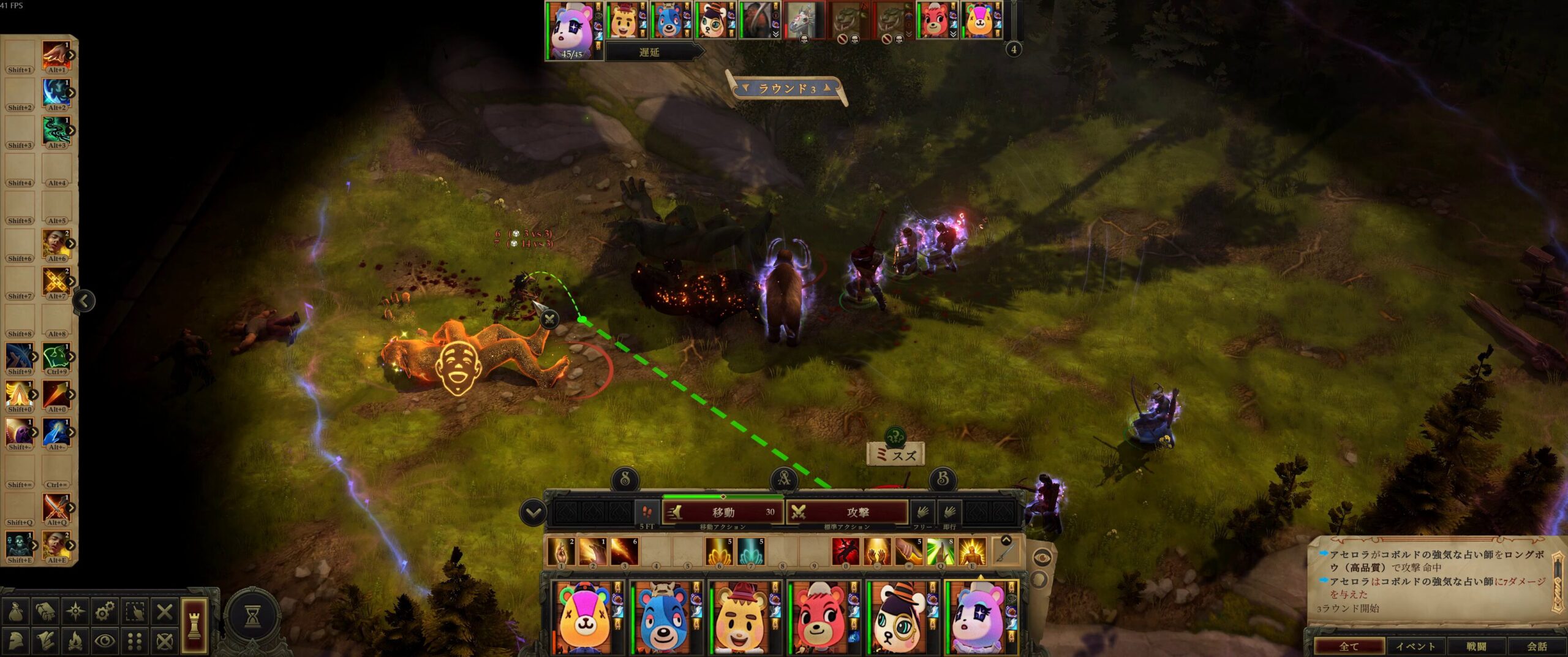Open the inventory bag icon
Image resolution: width=1568 pixels, height=657 pixels.
click(16, 611)
